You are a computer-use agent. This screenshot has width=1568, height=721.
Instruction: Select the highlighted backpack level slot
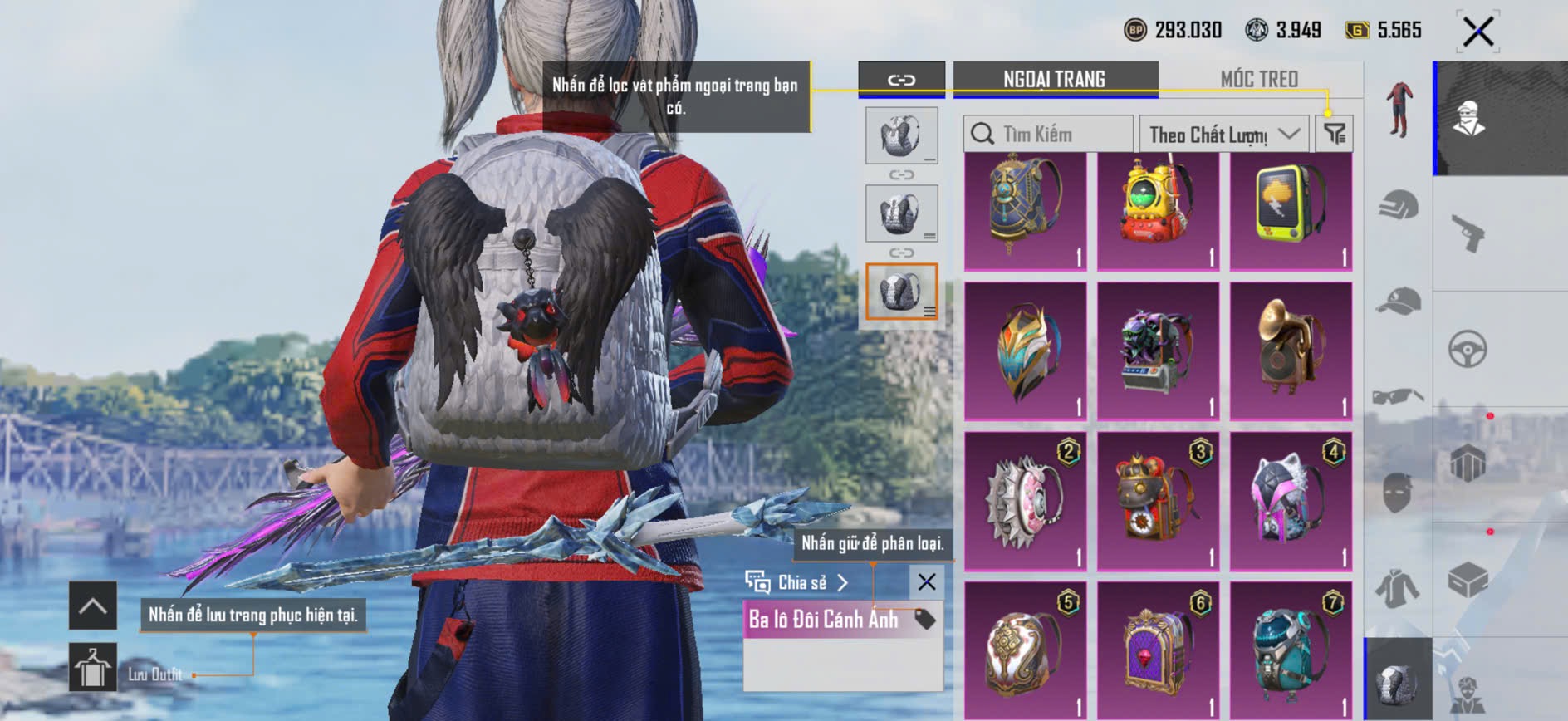(901, 292)
